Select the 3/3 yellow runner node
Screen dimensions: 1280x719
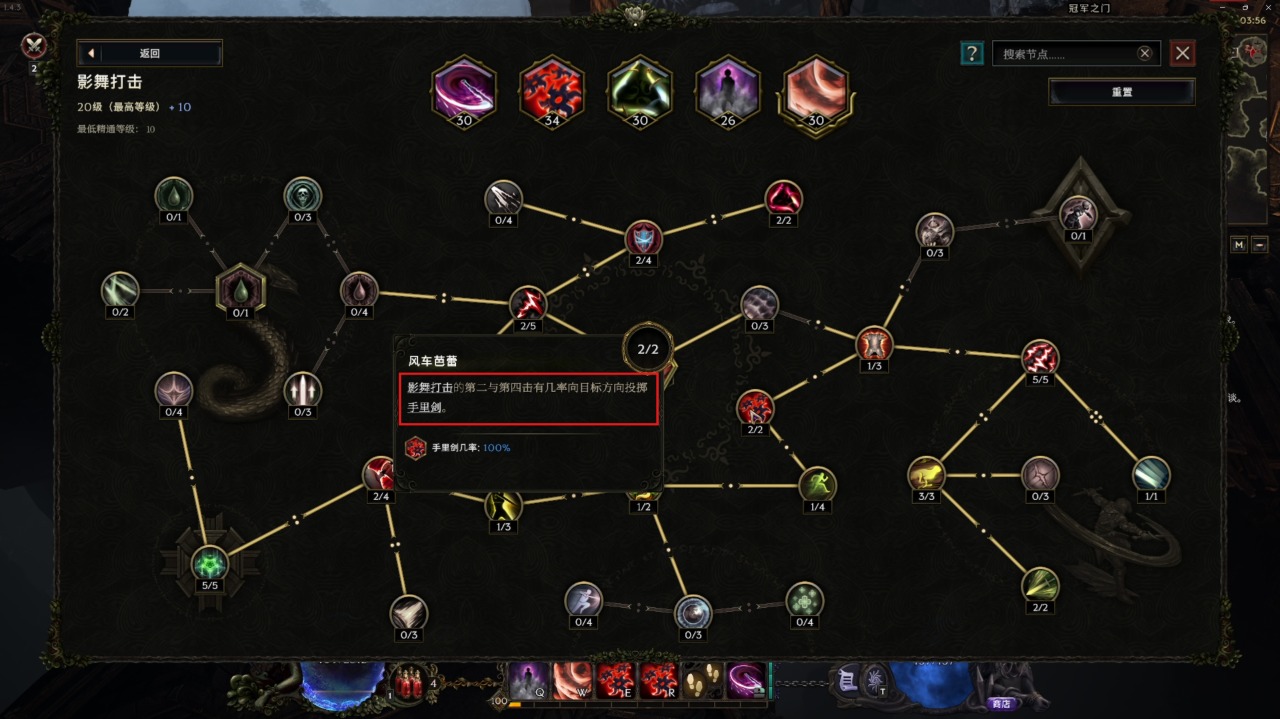click(x=926, y=474)
